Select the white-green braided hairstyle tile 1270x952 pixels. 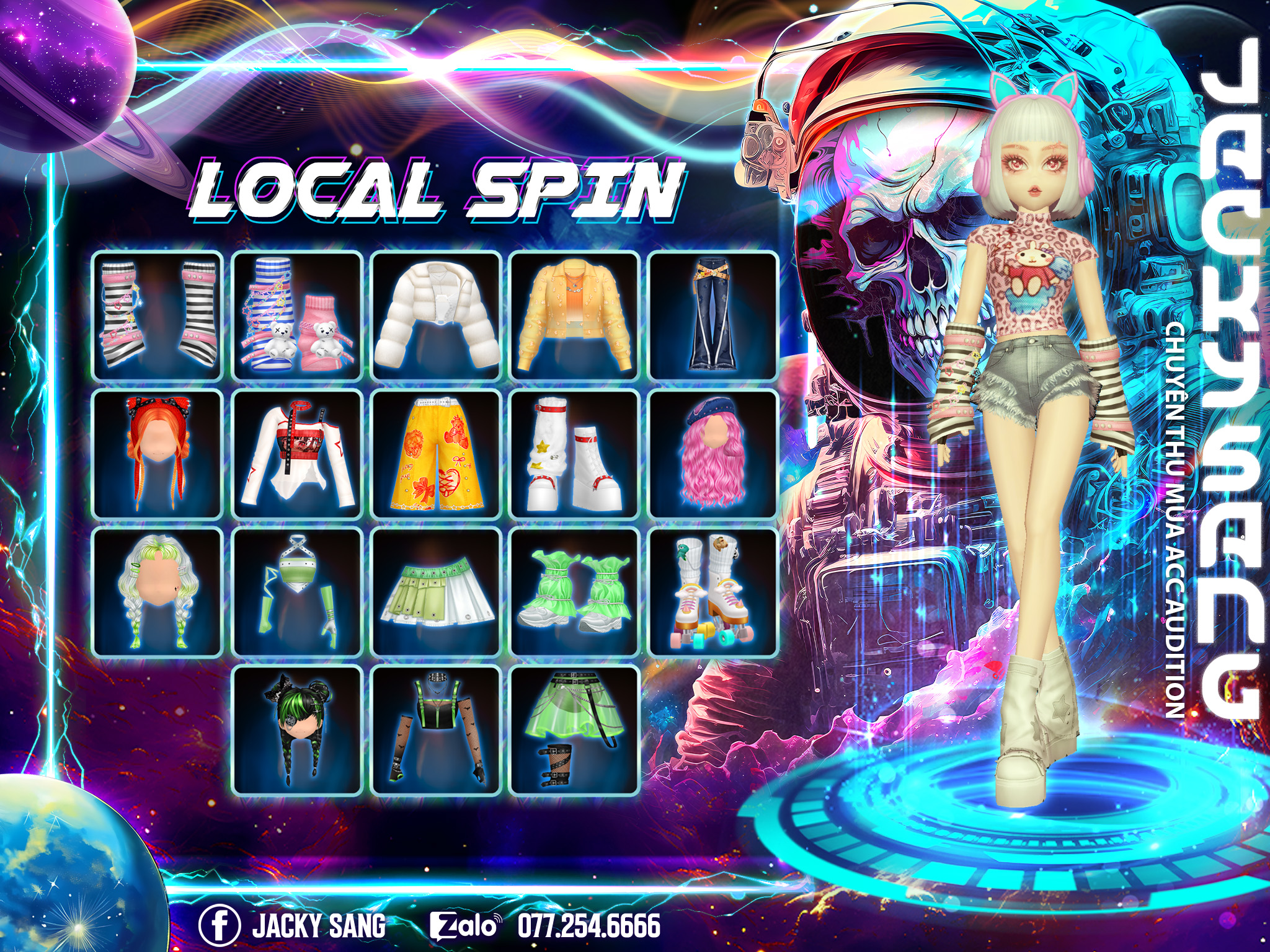point(158,592)
